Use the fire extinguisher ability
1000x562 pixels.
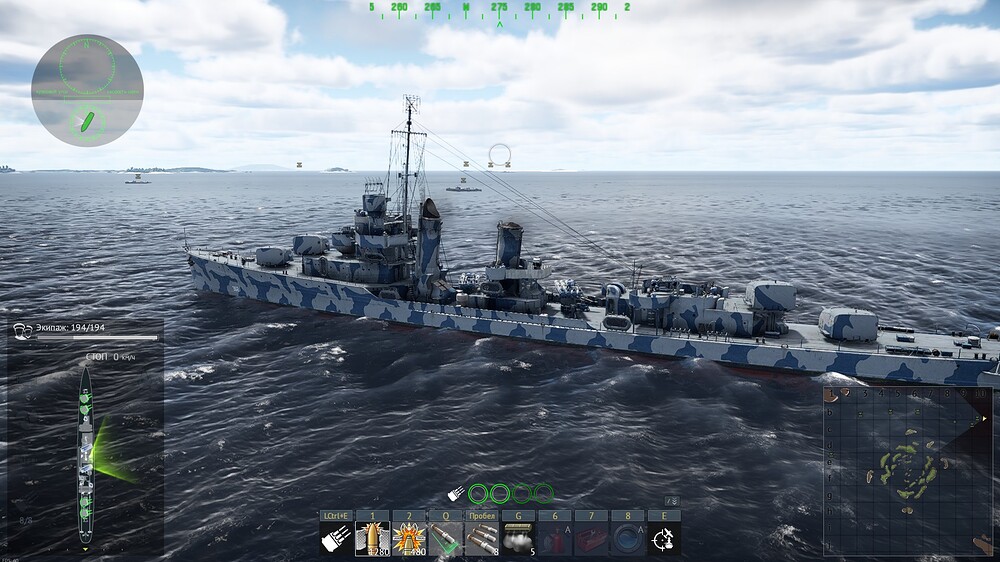[555, 539]
